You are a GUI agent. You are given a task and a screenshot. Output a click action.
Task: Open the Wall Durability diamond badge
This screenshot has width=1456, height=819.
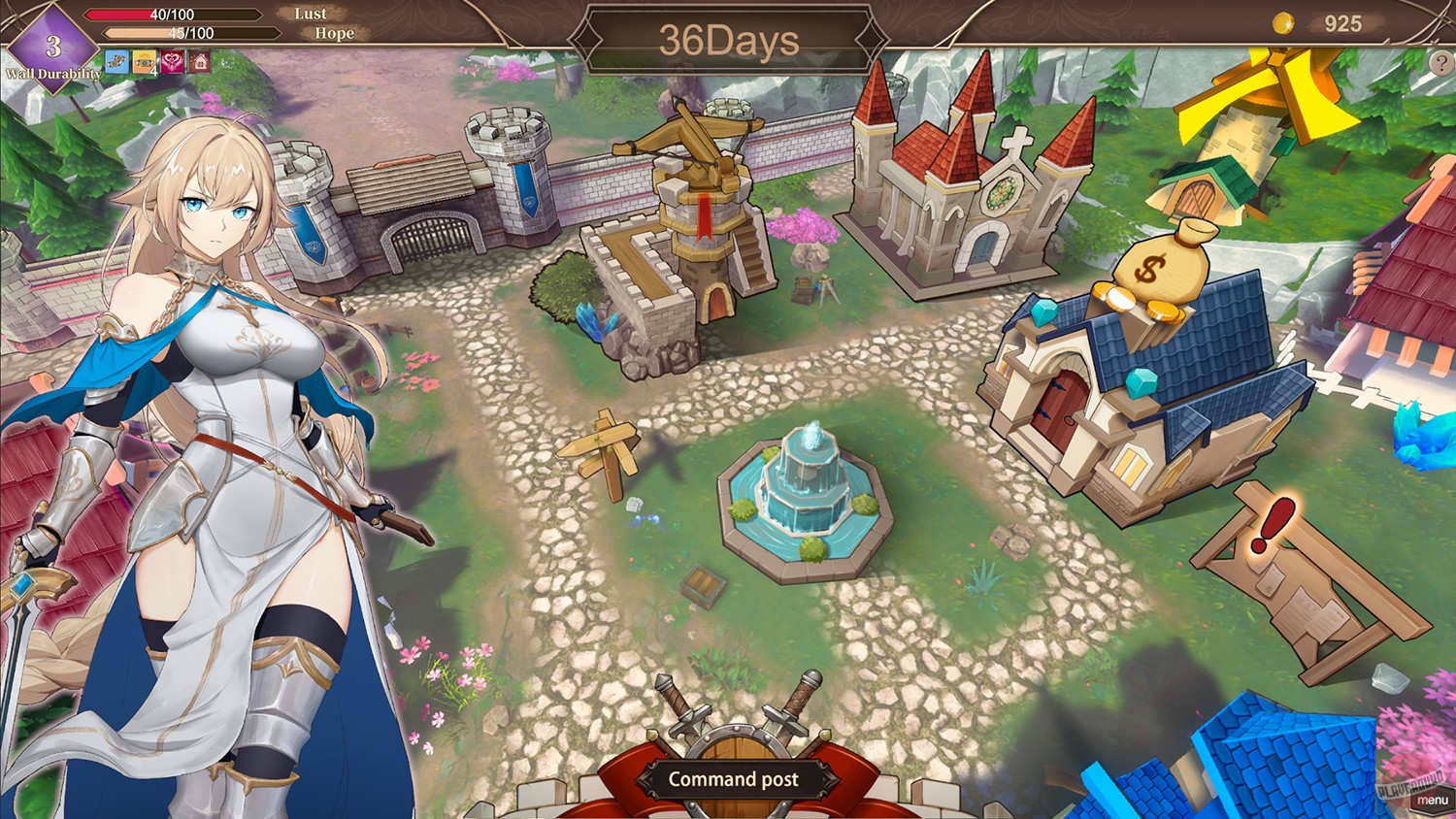tap(53, 47)
